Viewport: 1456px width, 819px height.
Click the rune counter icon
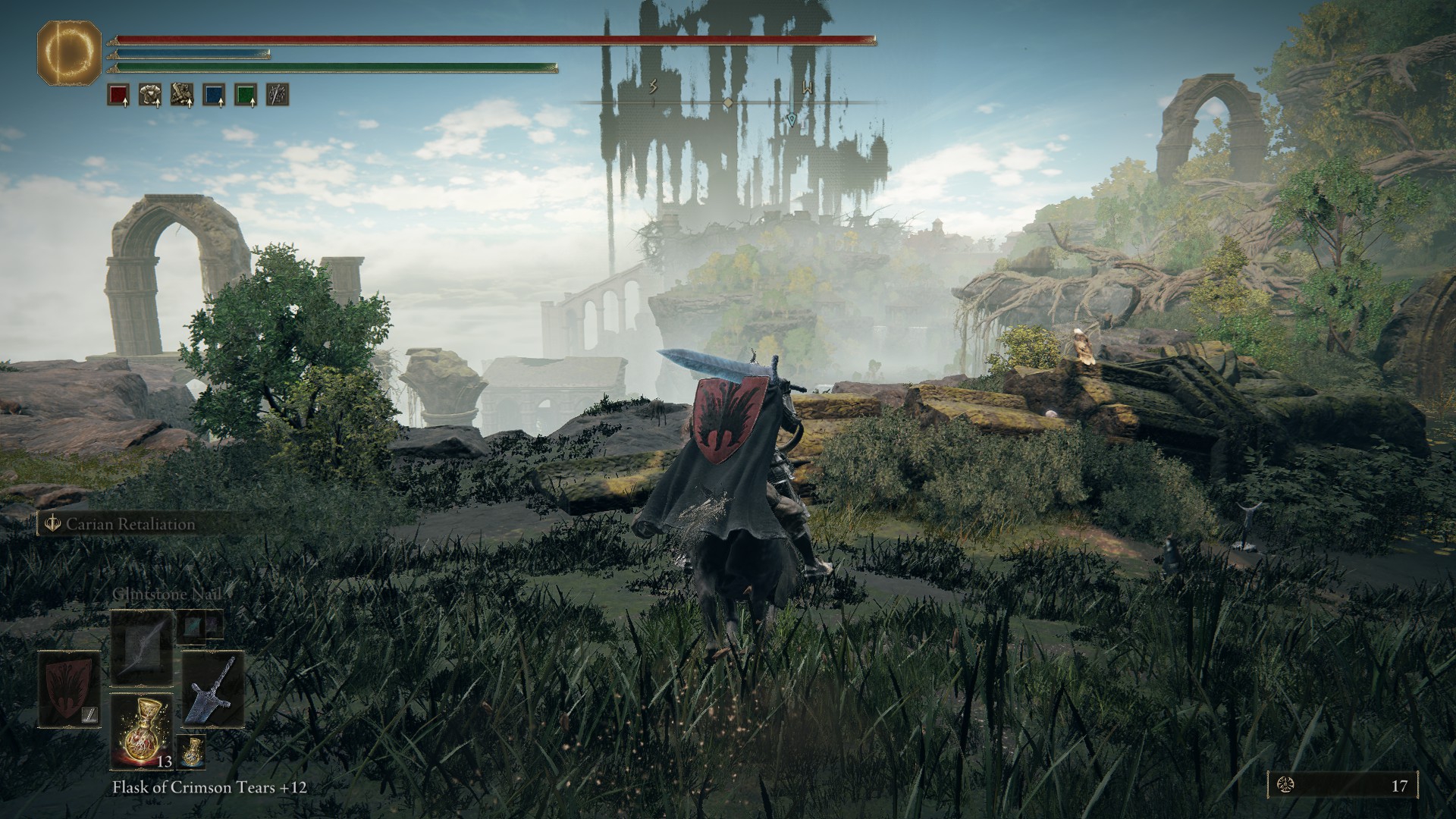(x=1286, y=785)
